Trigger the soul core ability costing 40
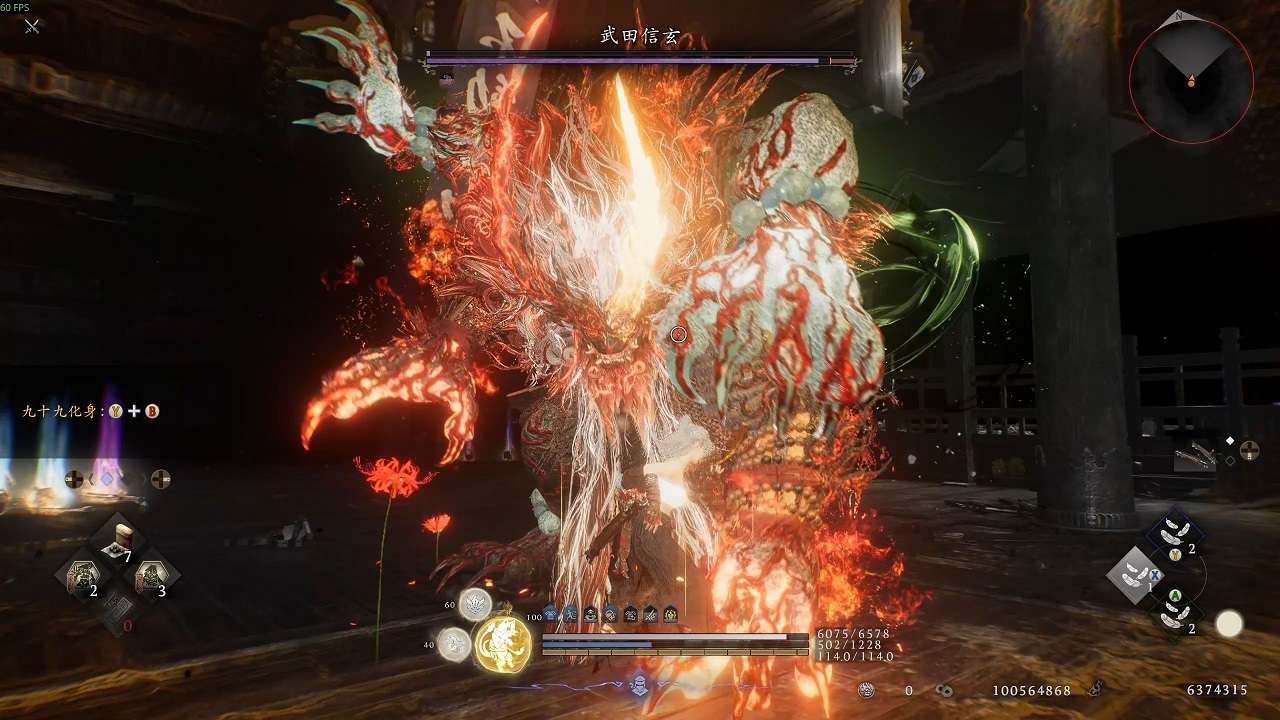1280x720 pixels. pos(454,643)
